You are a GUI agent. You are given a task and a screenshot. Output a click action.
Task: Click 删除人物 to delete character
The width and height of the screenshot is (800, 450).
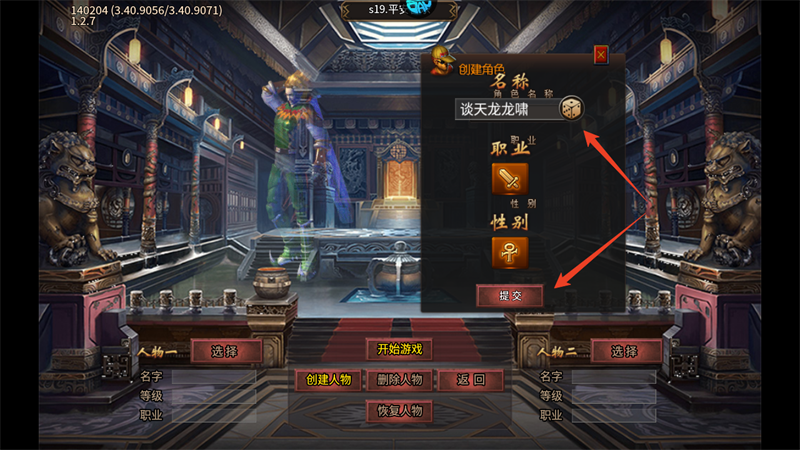(400, 380)
